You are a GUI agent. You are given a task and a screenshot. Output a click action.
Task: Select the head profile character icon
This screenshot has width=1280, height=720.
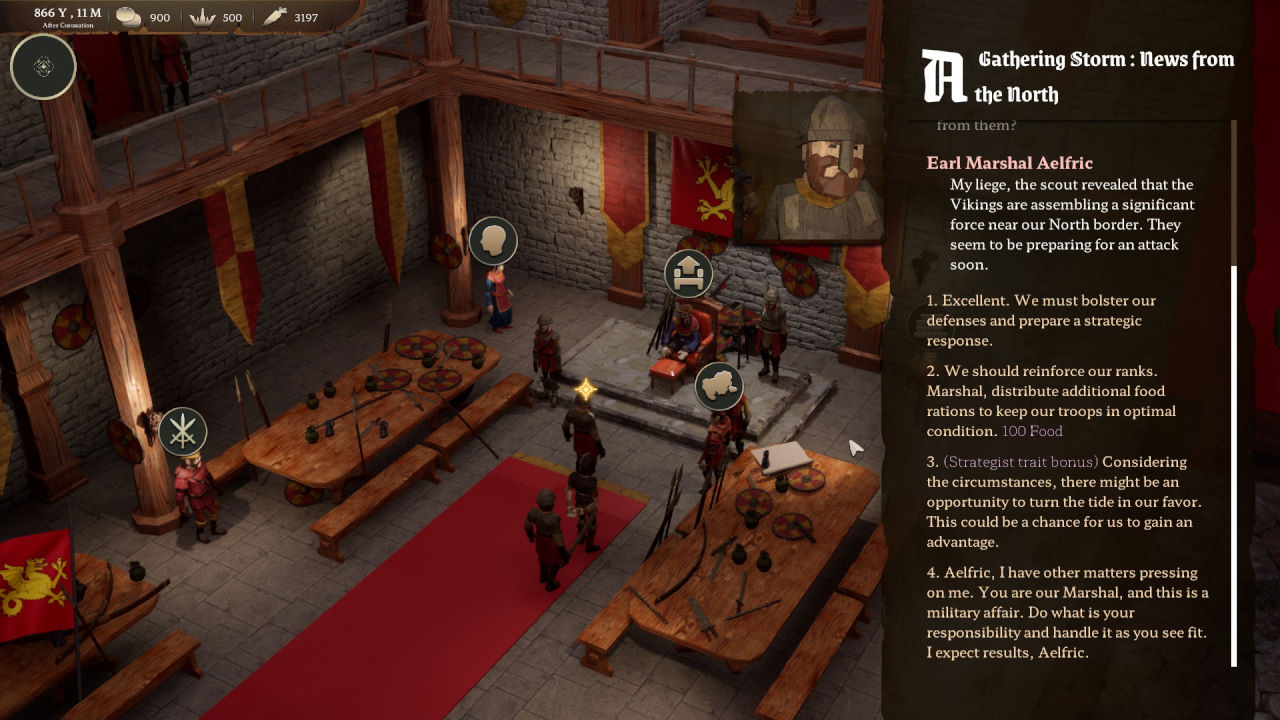493,241
